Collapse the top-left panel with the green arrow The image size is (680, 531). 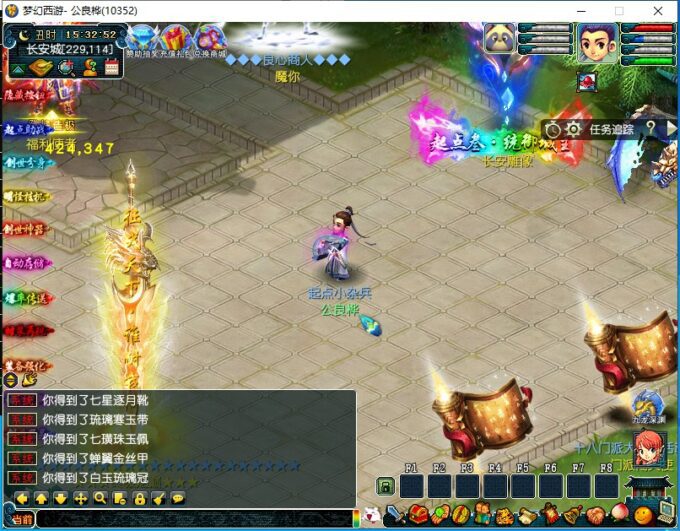point(16,68)
